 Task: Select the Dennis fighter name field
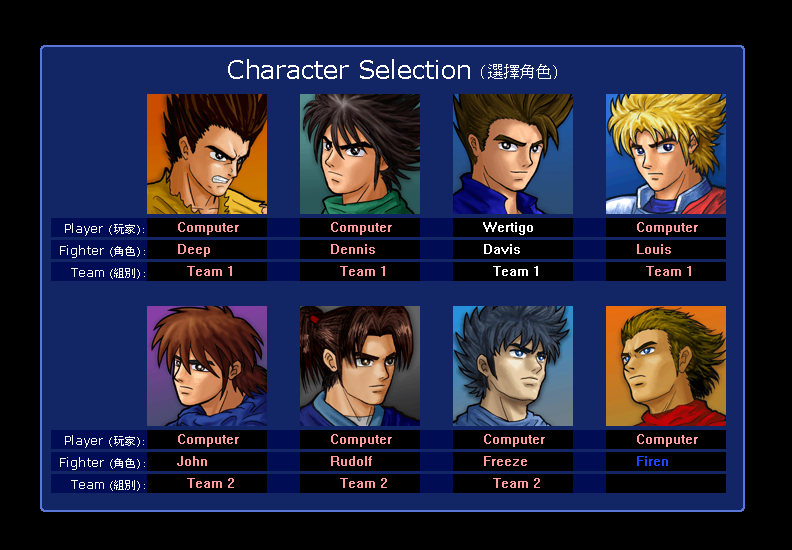point(360,250)
